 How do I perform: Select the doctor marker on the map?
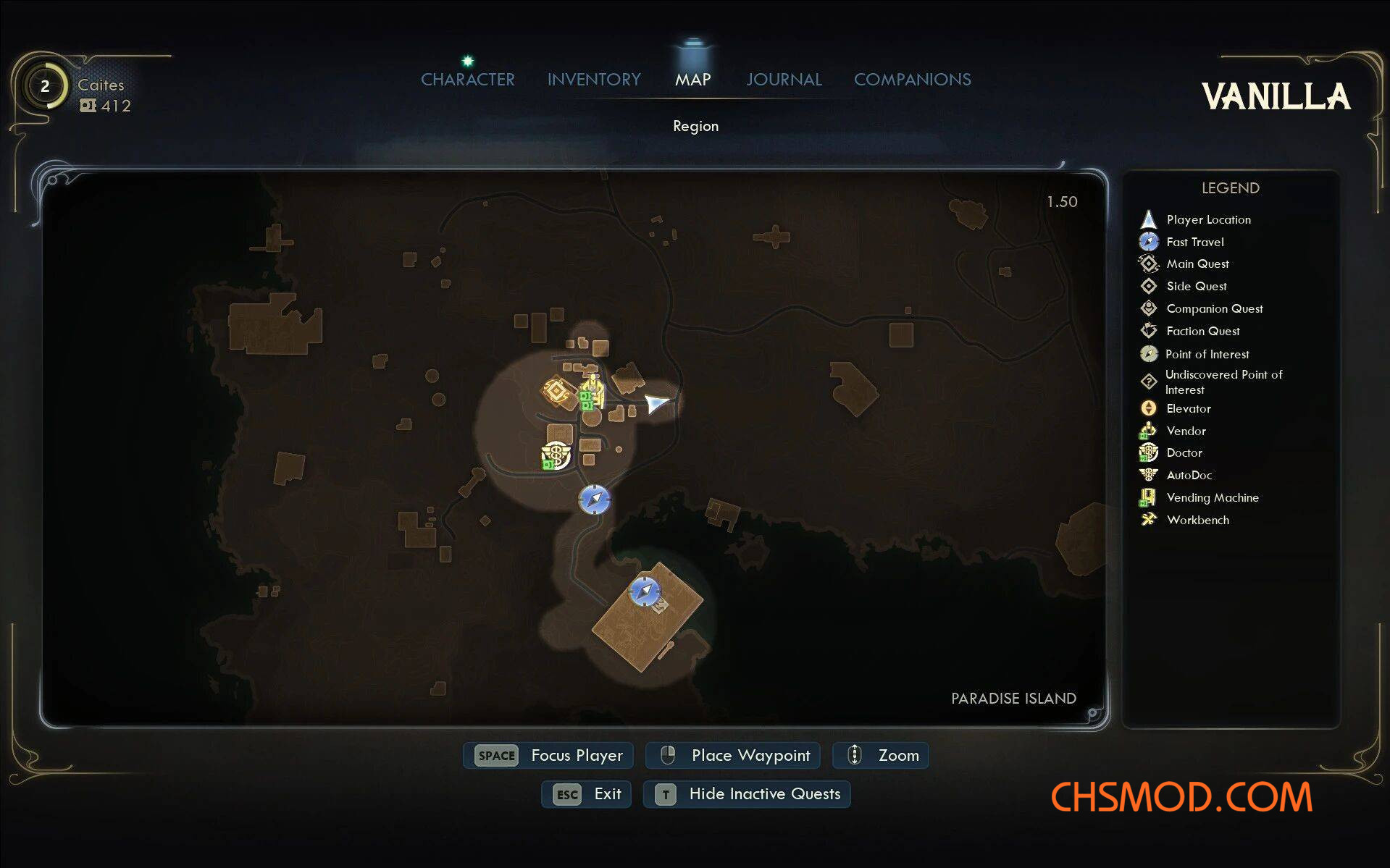tap(556, 455)
